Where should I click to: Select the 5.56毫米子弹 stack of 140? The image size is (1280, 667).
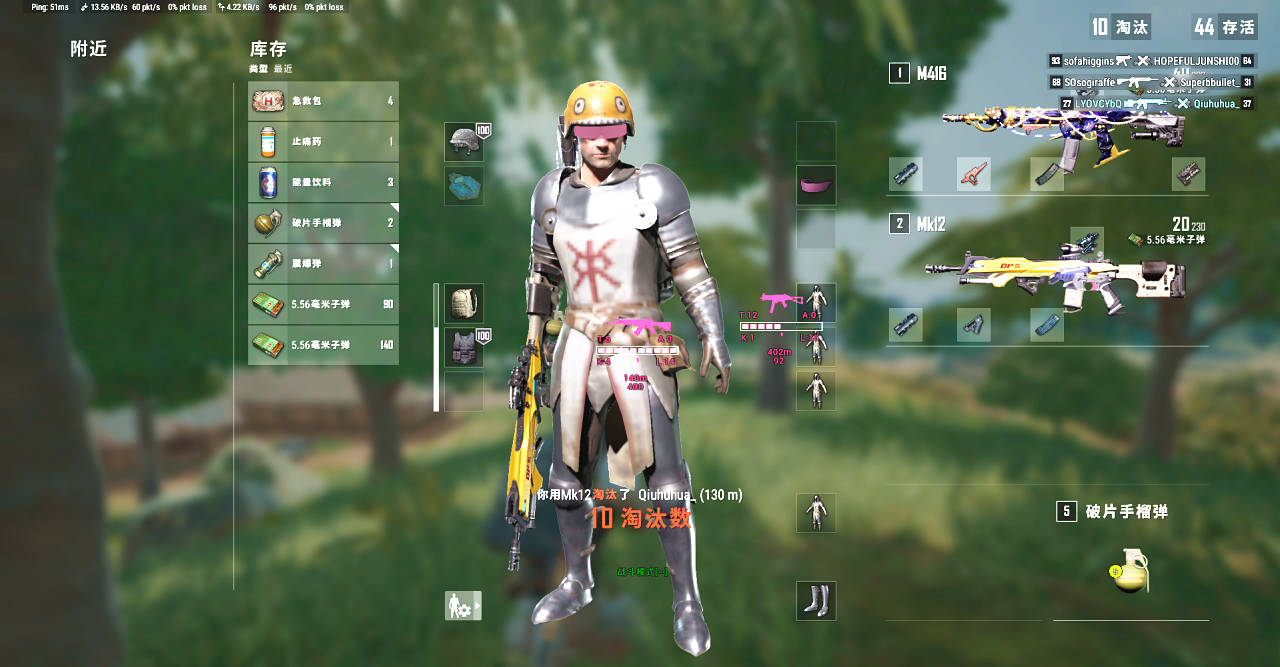(x=323, y=345)
